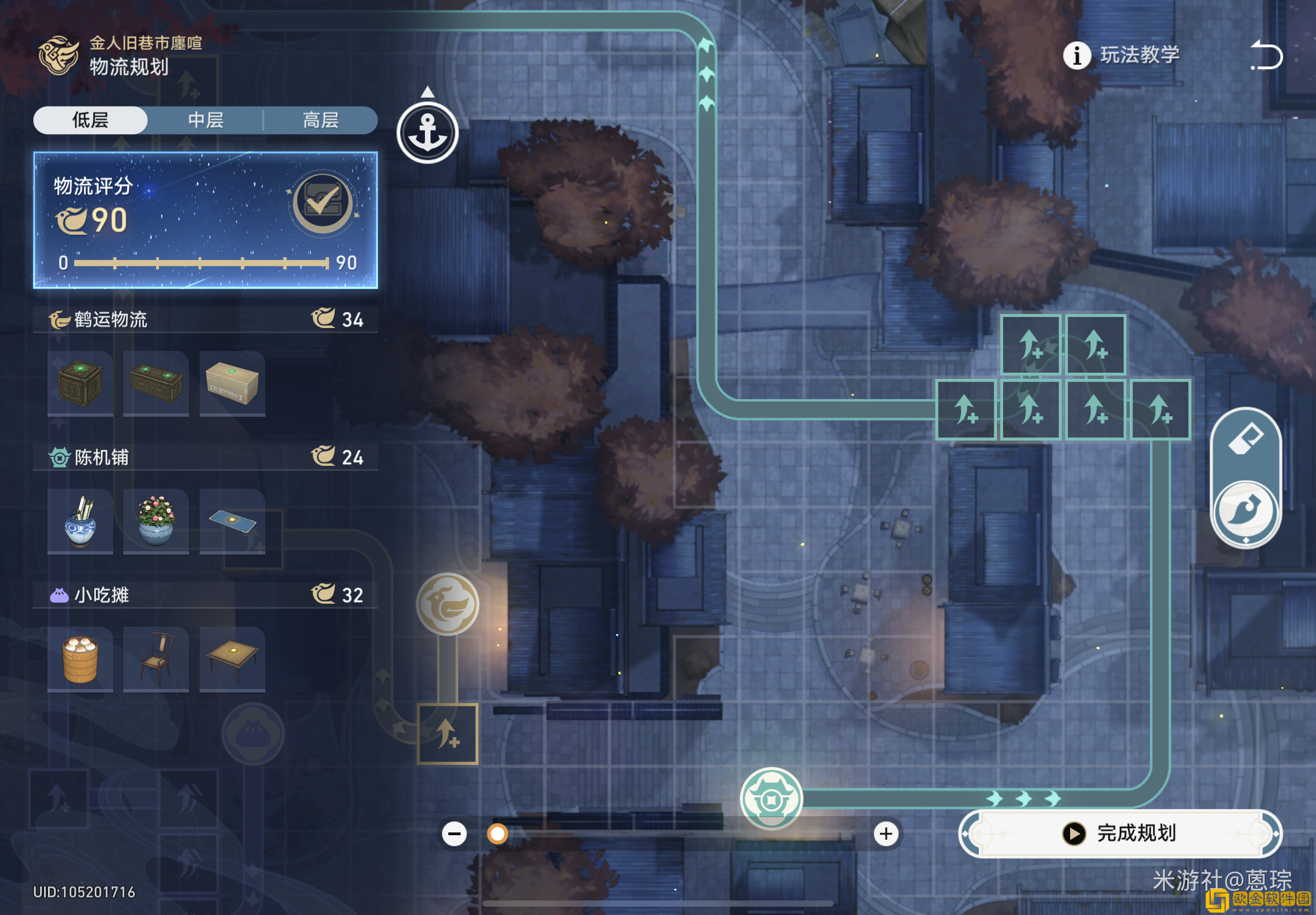Select the eraser tool

tap(1246, 440)
